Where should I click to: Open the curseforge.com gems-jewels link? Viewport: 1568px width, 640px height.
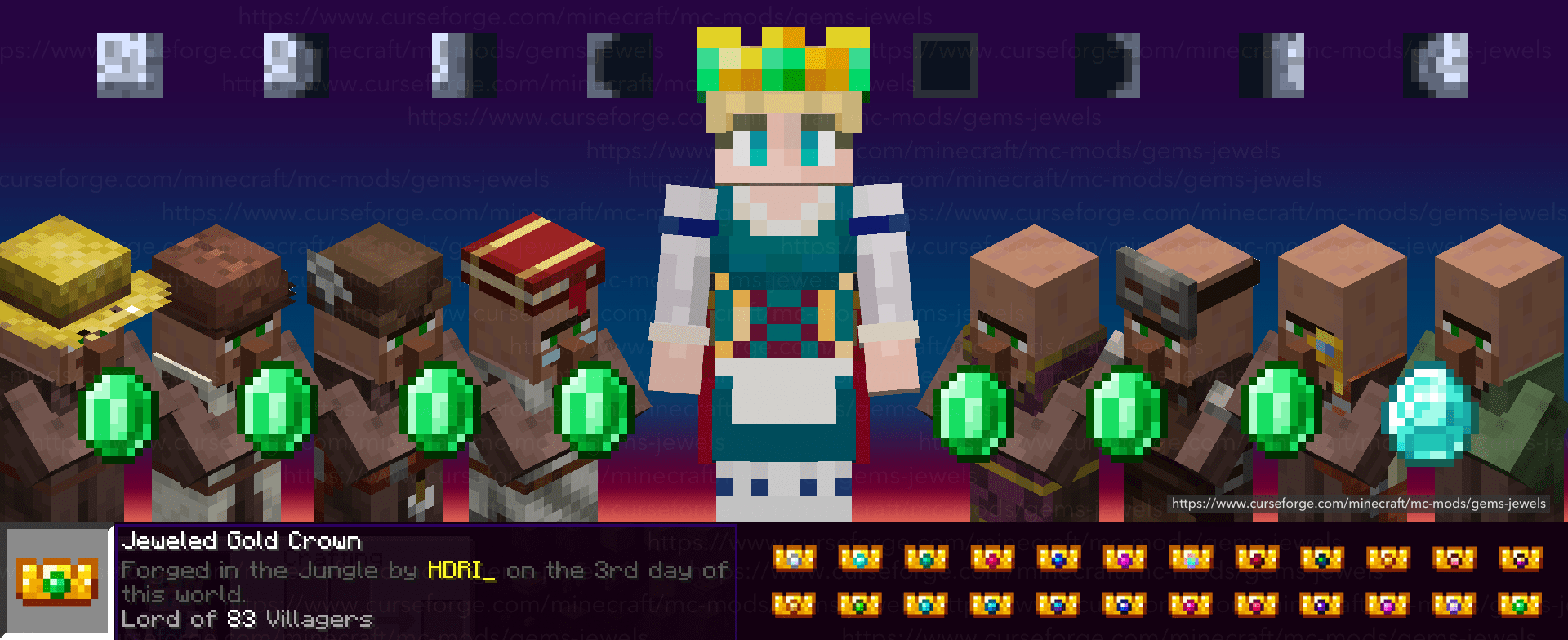[1358, 504]
